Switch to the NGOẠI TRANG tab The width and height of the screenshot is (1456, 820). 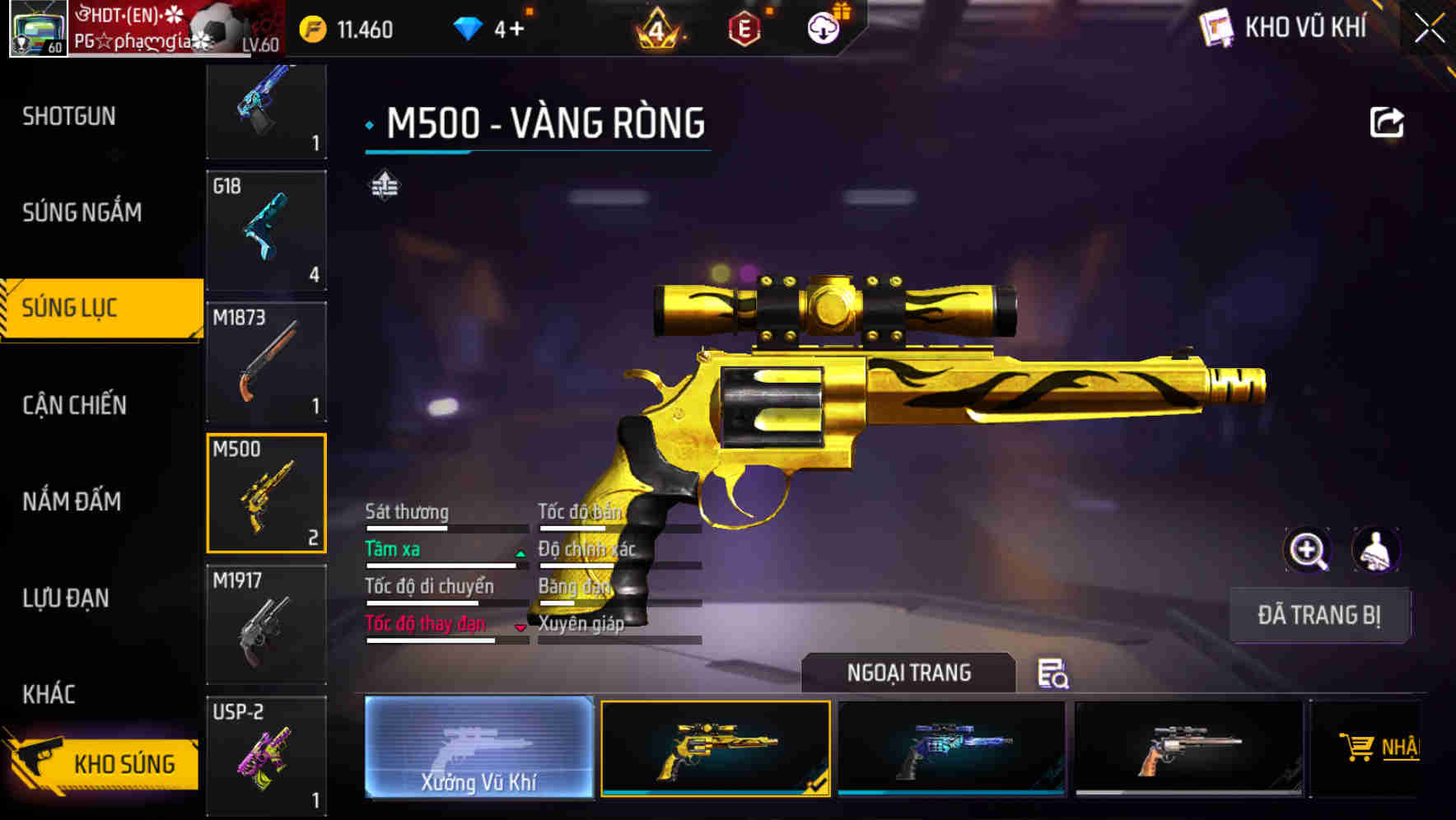[x=909, y=673]
